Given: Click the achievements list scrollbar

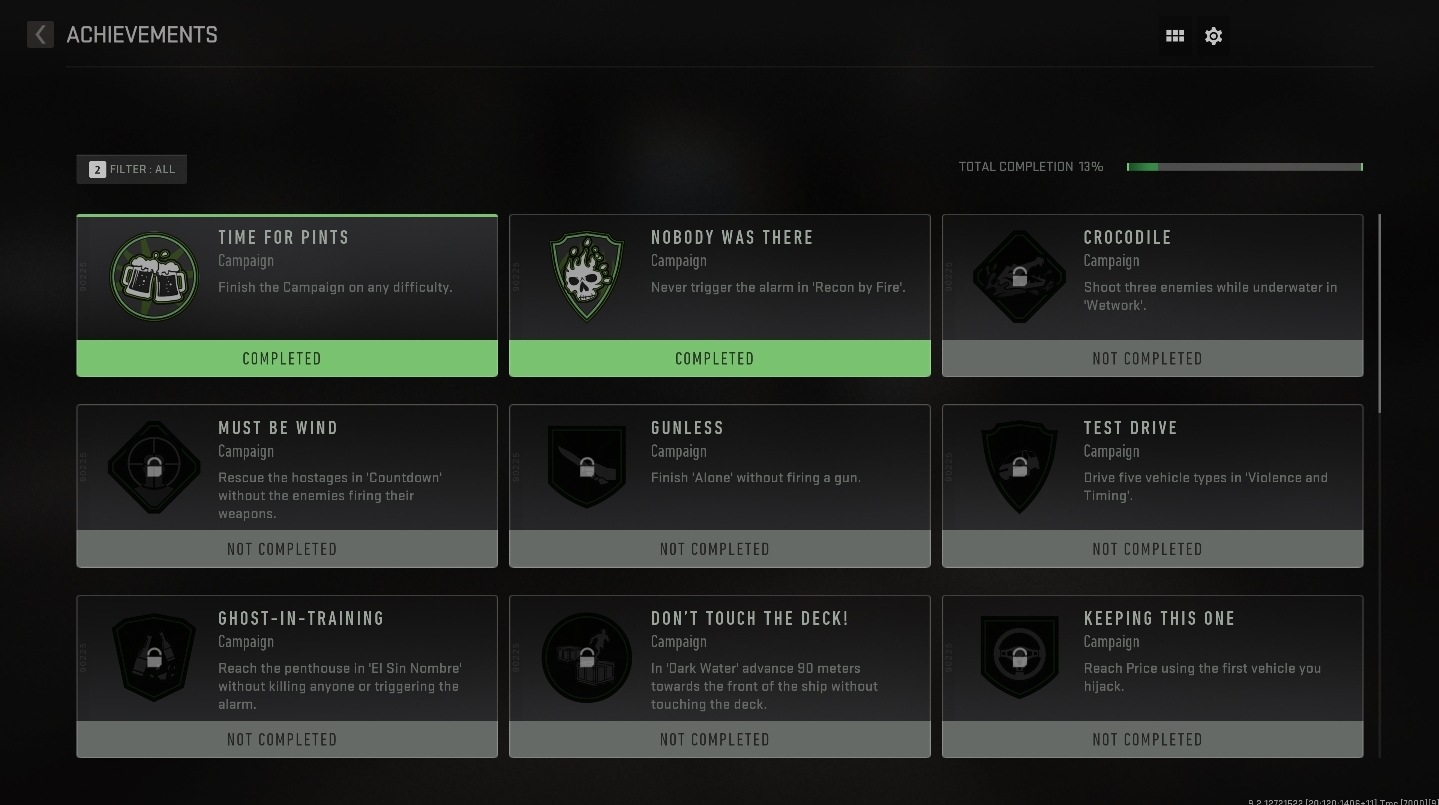Looking at the screenshot, I should [x=1379, y=312].
